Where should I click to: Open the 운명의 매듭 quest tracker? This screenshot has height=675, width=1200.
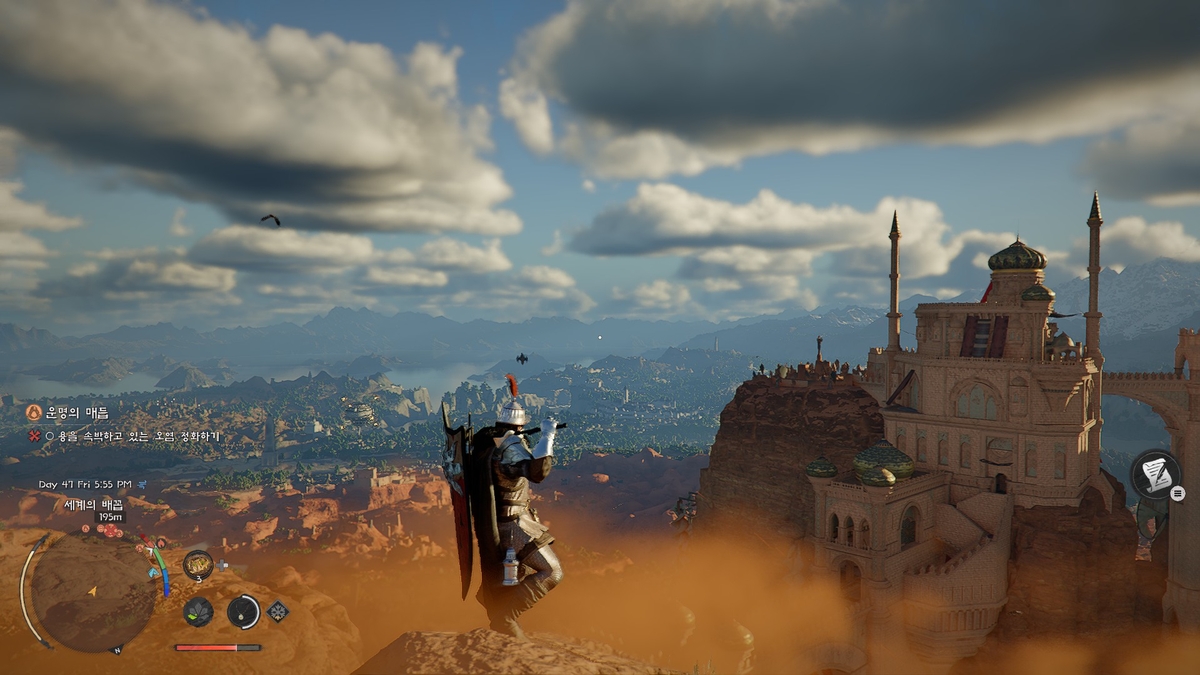pyautogui.click(x=82, y=412)
